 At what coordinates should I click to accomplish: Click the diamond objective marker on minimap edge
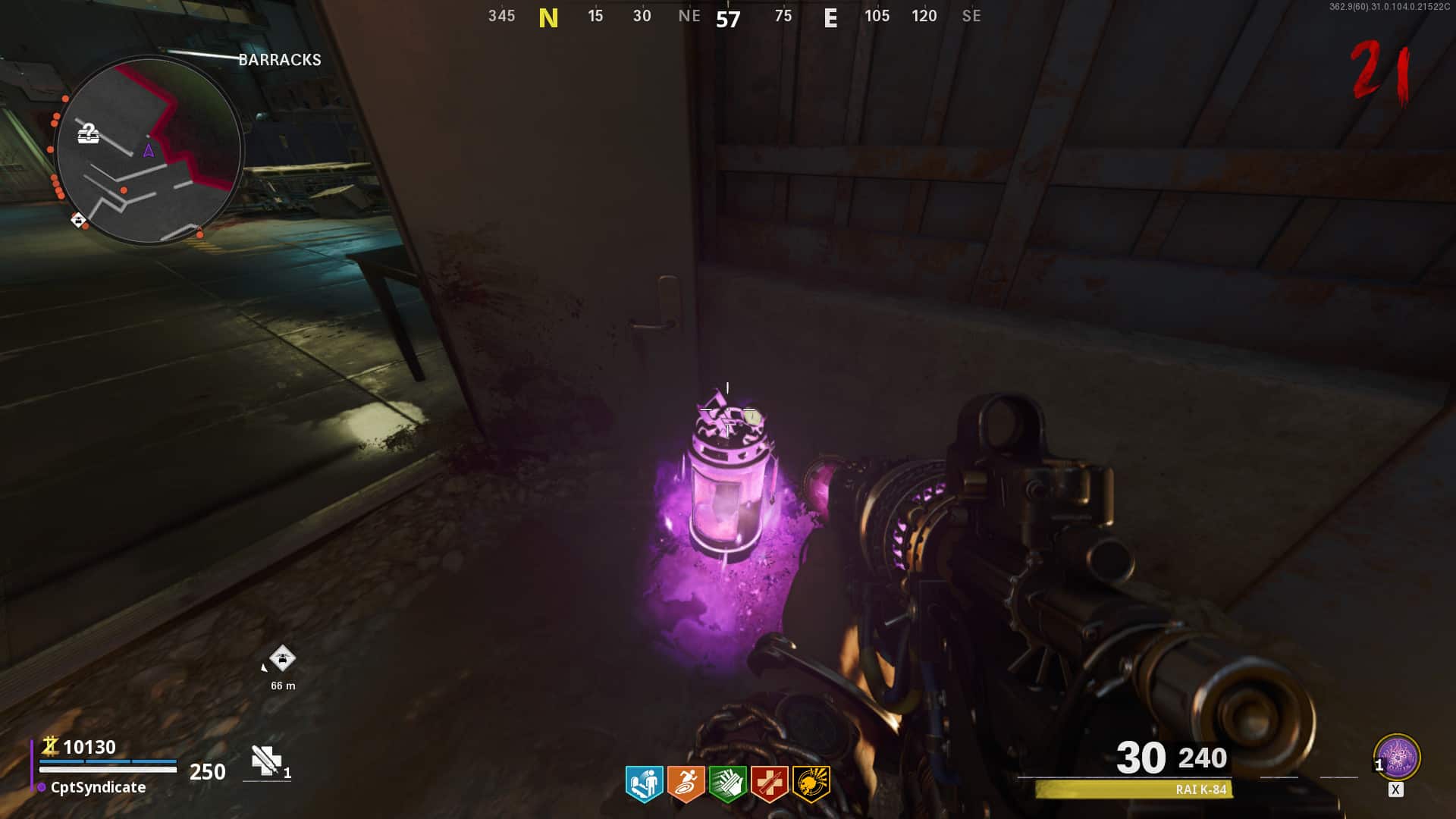tap(78, 220)
